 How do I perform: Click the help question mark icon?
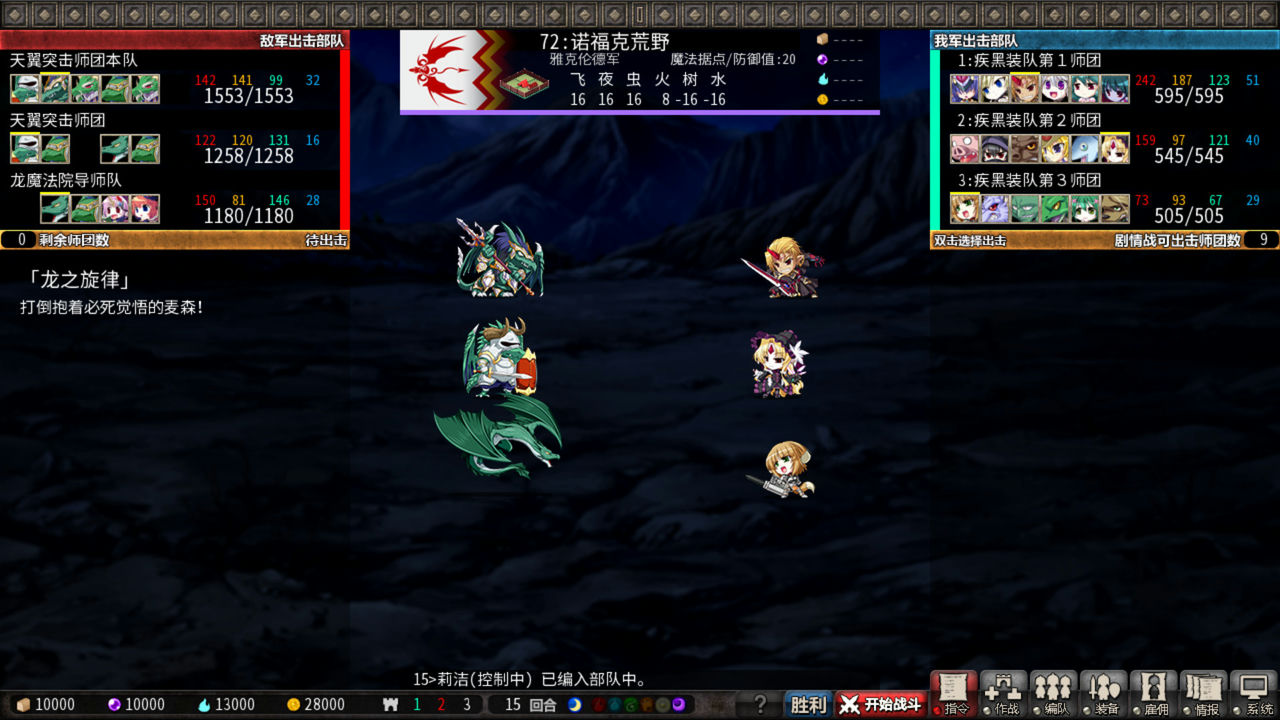(x=760, y=703)
